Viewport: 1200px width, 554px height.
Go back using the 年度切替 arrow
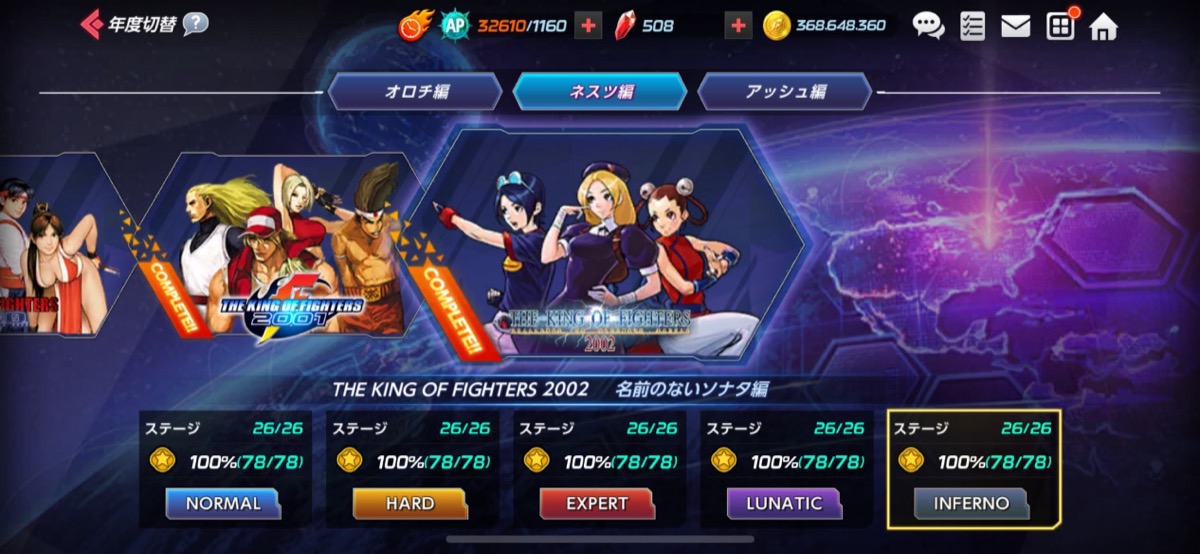click(92, 24)
